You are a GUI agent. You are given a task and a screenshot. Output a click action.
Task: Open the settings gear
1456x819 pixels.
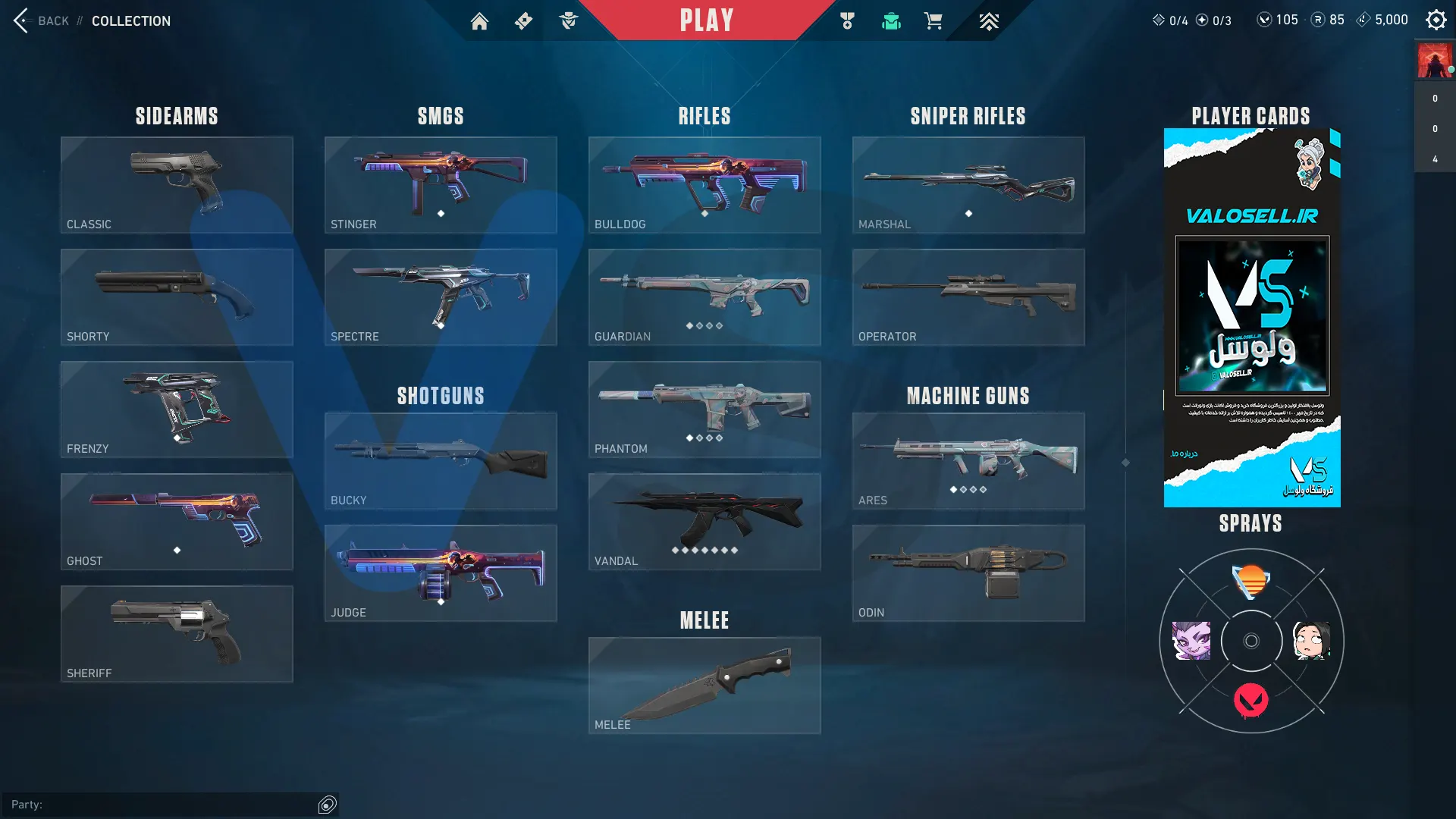[x=1436, y=20]
